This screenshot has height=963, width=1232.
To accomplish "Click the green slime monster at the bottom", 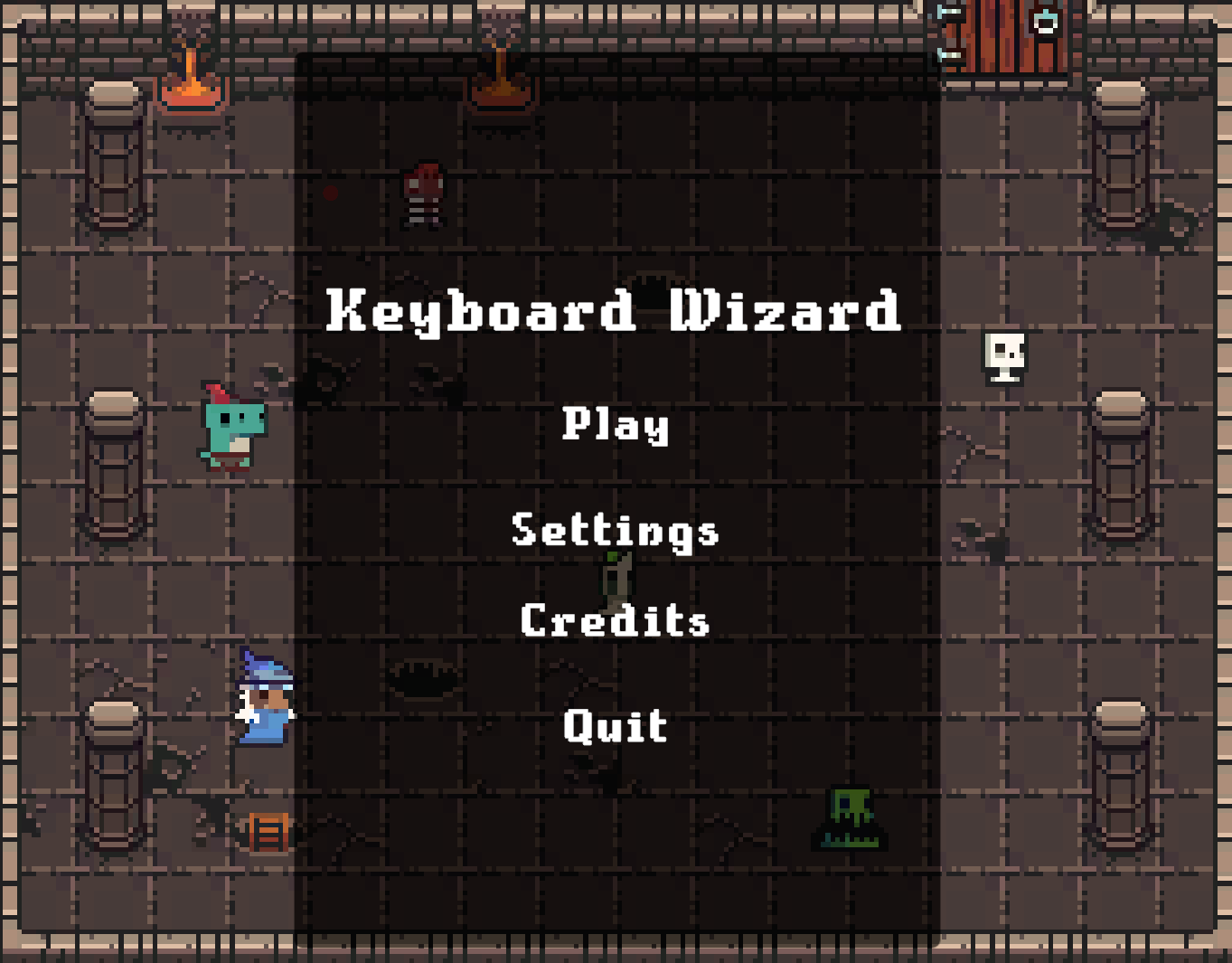I will 850,818.
